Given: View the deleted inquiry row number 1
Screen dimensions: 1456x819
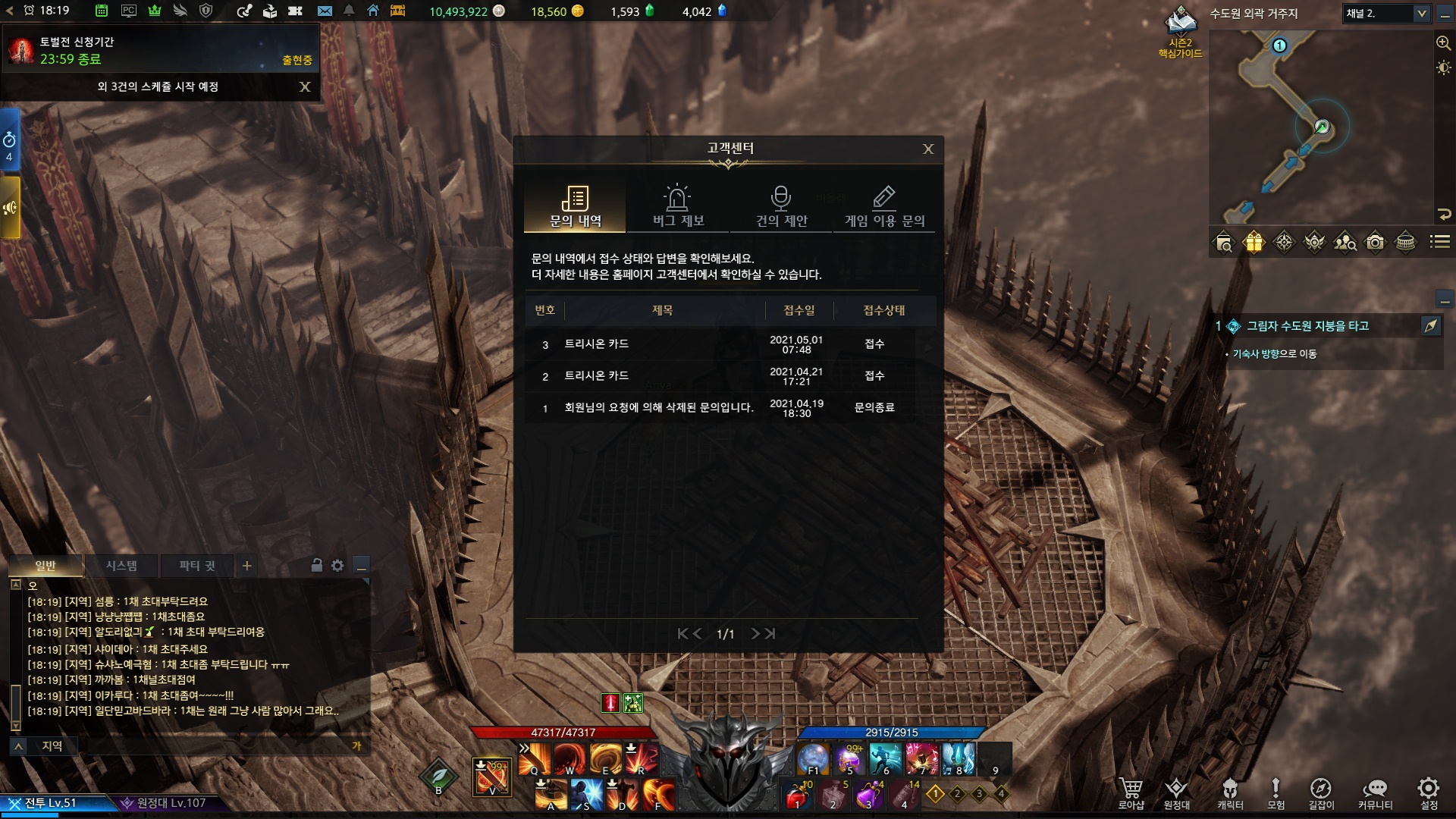Looking at the screenshot, I should pyautogui.click(x=658, y=408).
